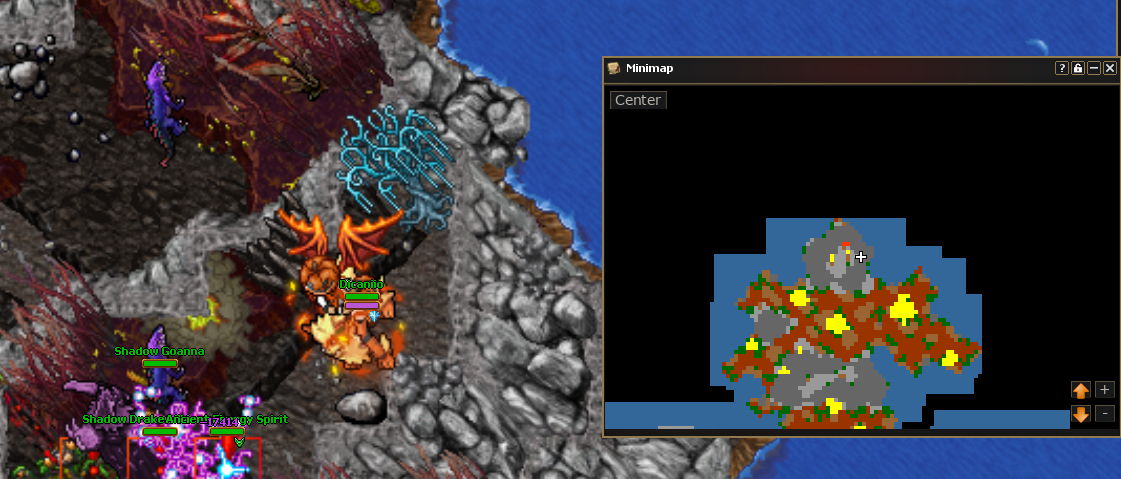The width and height of the screenshot is (1121, 479).
Task: Close the Minimap window
Action: pos(1110,68)
